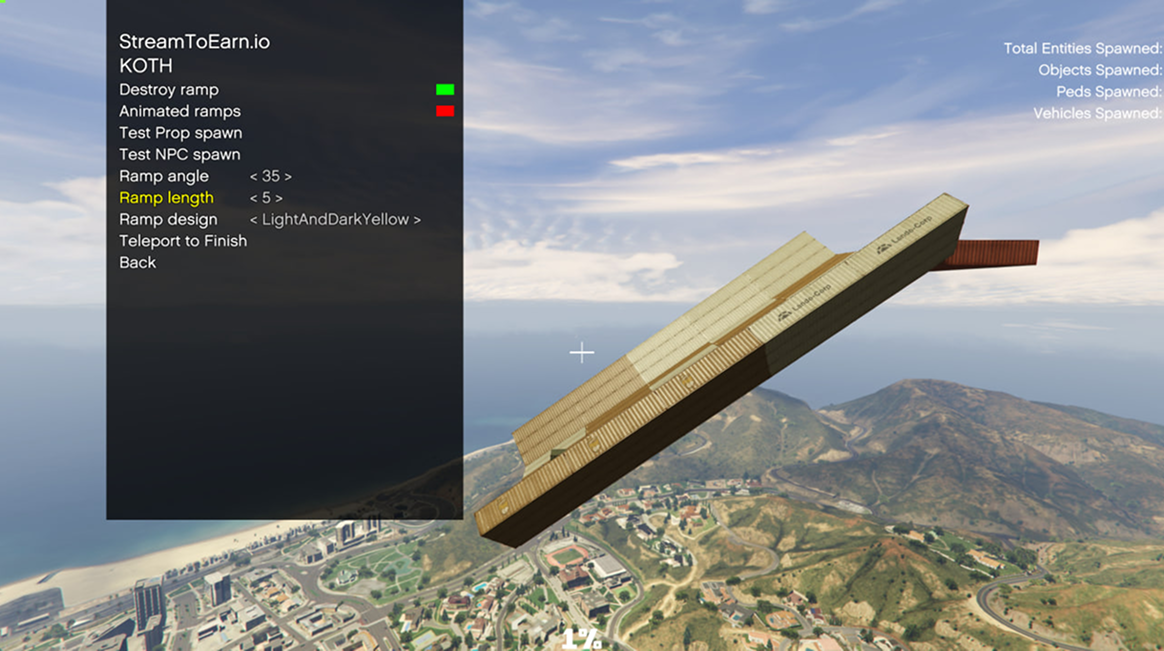Choose Test NPC spawn
Viewport: 1164px width, 651px height.
coord(179,155)
